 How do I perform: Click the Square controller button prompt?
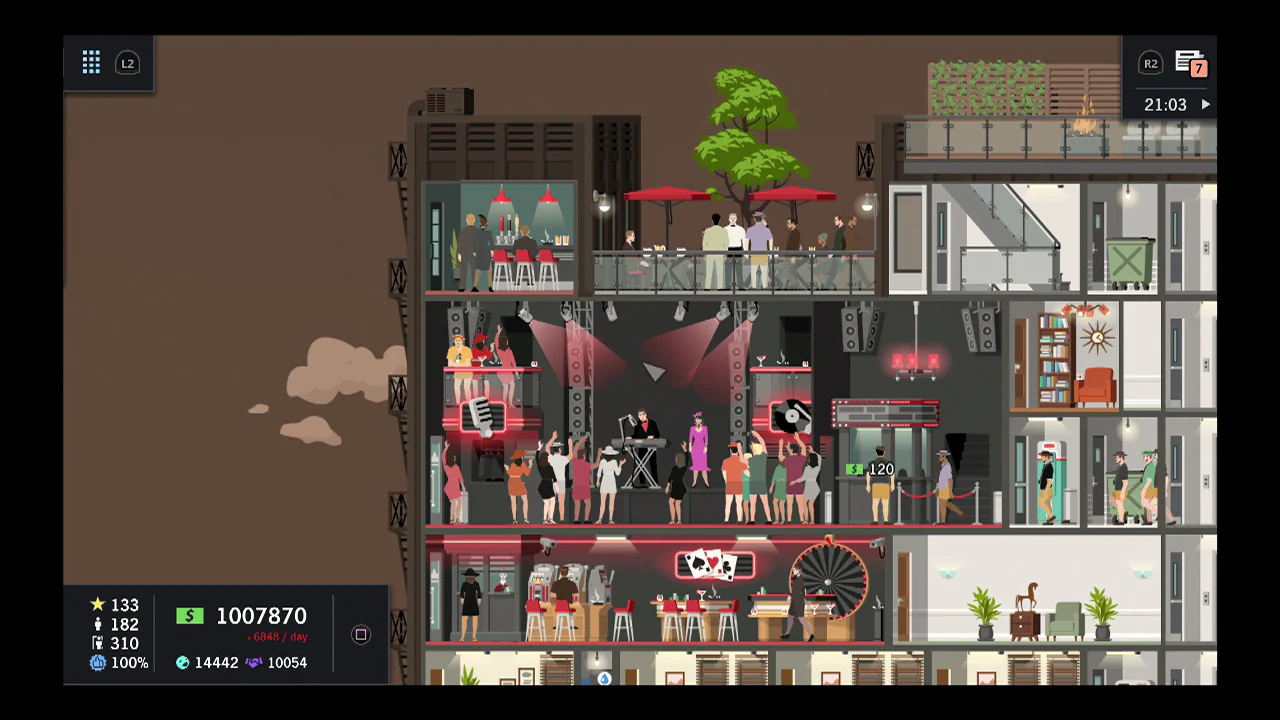[360, 635]
